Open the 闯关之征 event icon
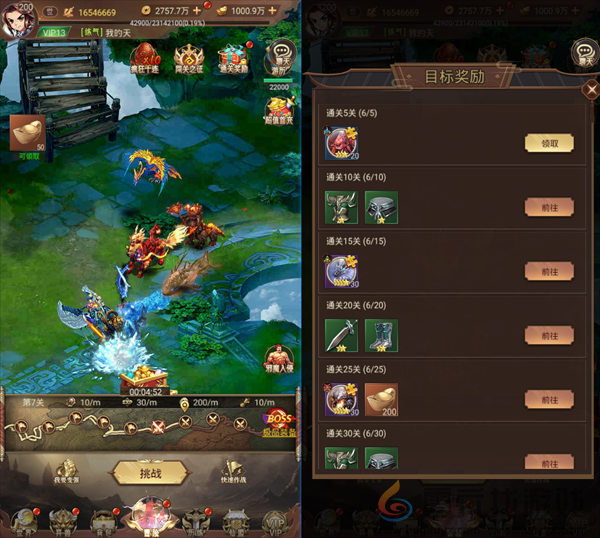The width and height of the screenshot is (600, 538). pyautogui.click(x=189, y=57)
